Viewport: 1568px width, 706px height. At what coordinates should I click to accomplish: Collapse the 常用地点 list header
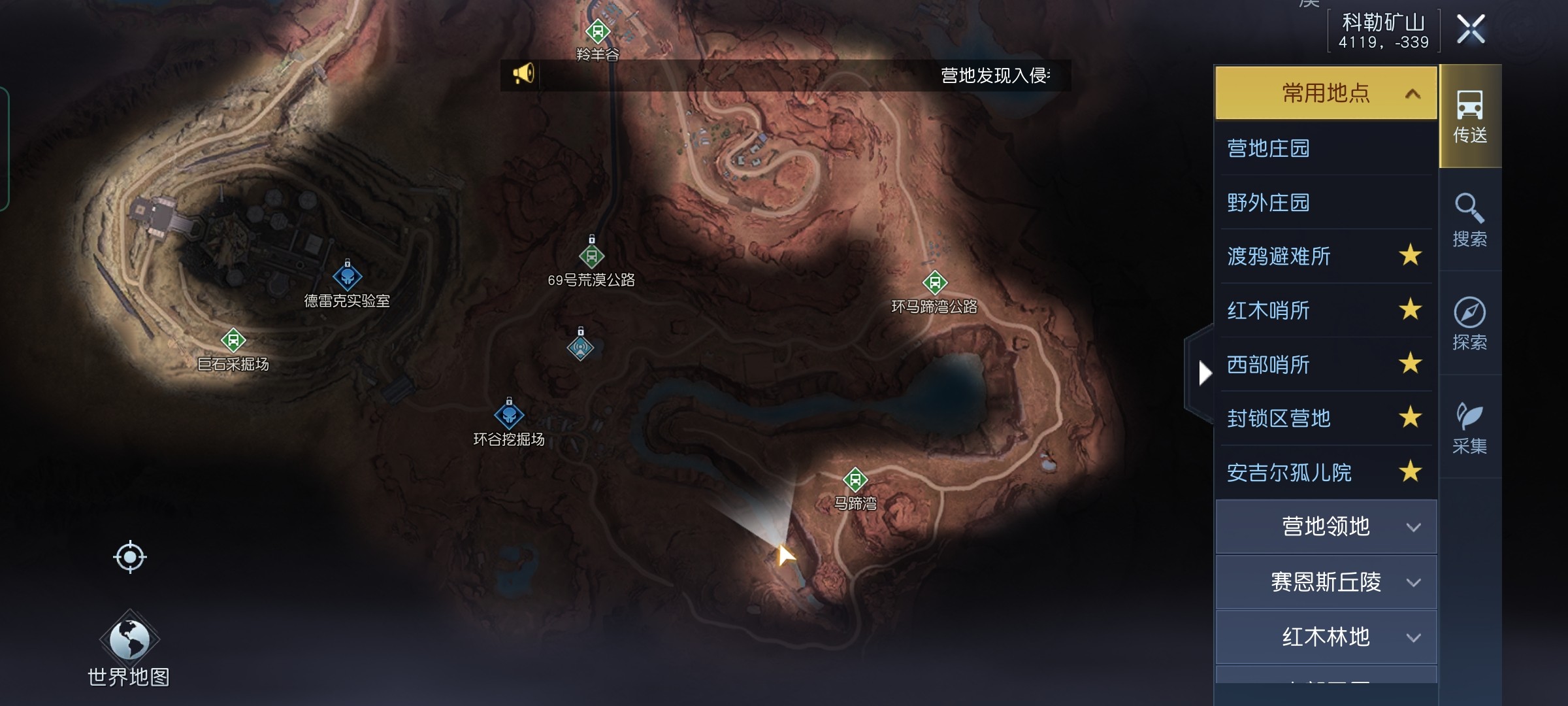[1326, 93]
